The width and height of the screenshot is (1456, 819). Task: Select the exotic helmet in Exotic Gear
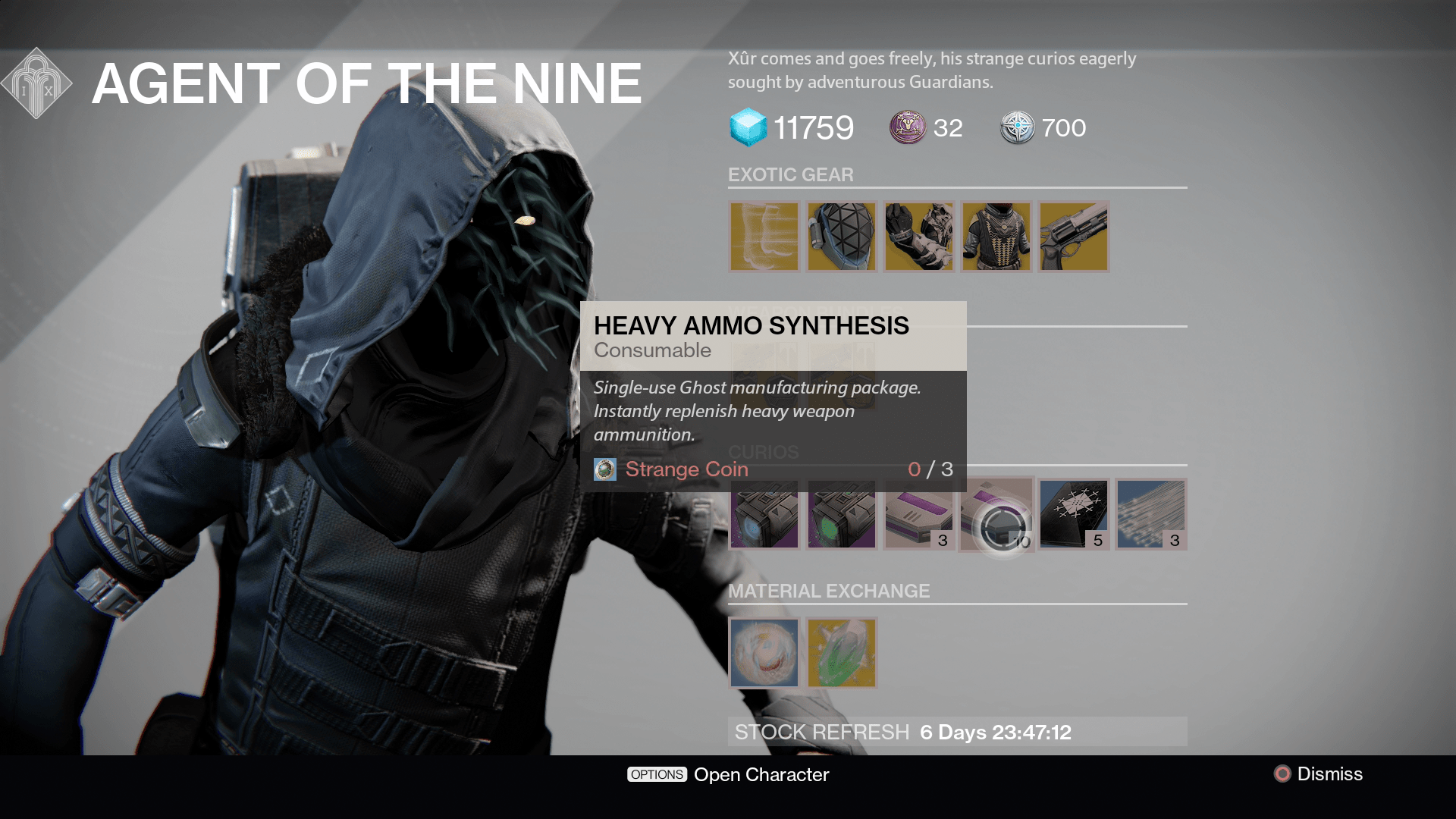coord(842,237)
